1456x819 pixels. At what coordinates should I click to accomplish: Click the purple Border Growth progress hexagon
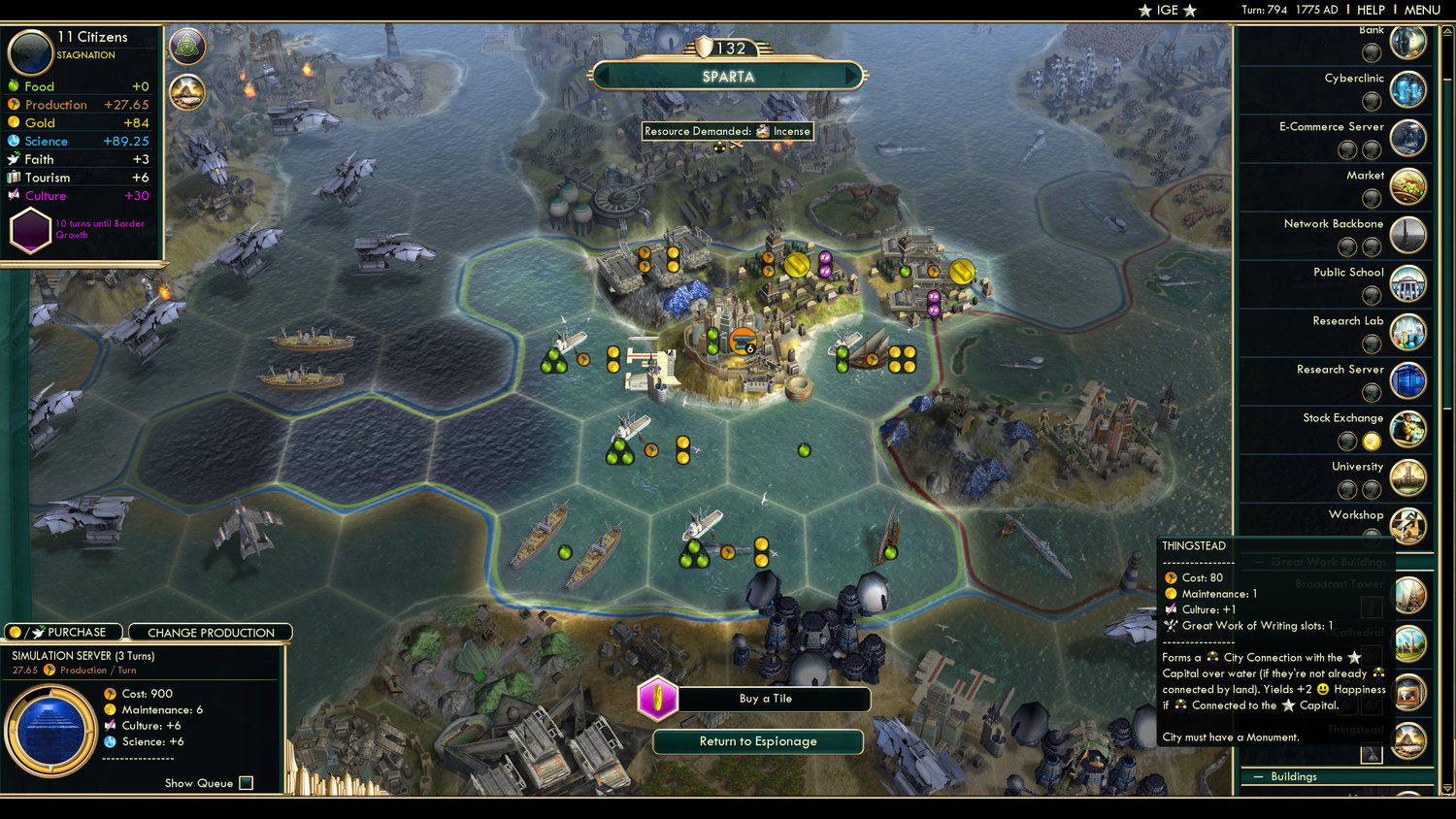point(32,230)
